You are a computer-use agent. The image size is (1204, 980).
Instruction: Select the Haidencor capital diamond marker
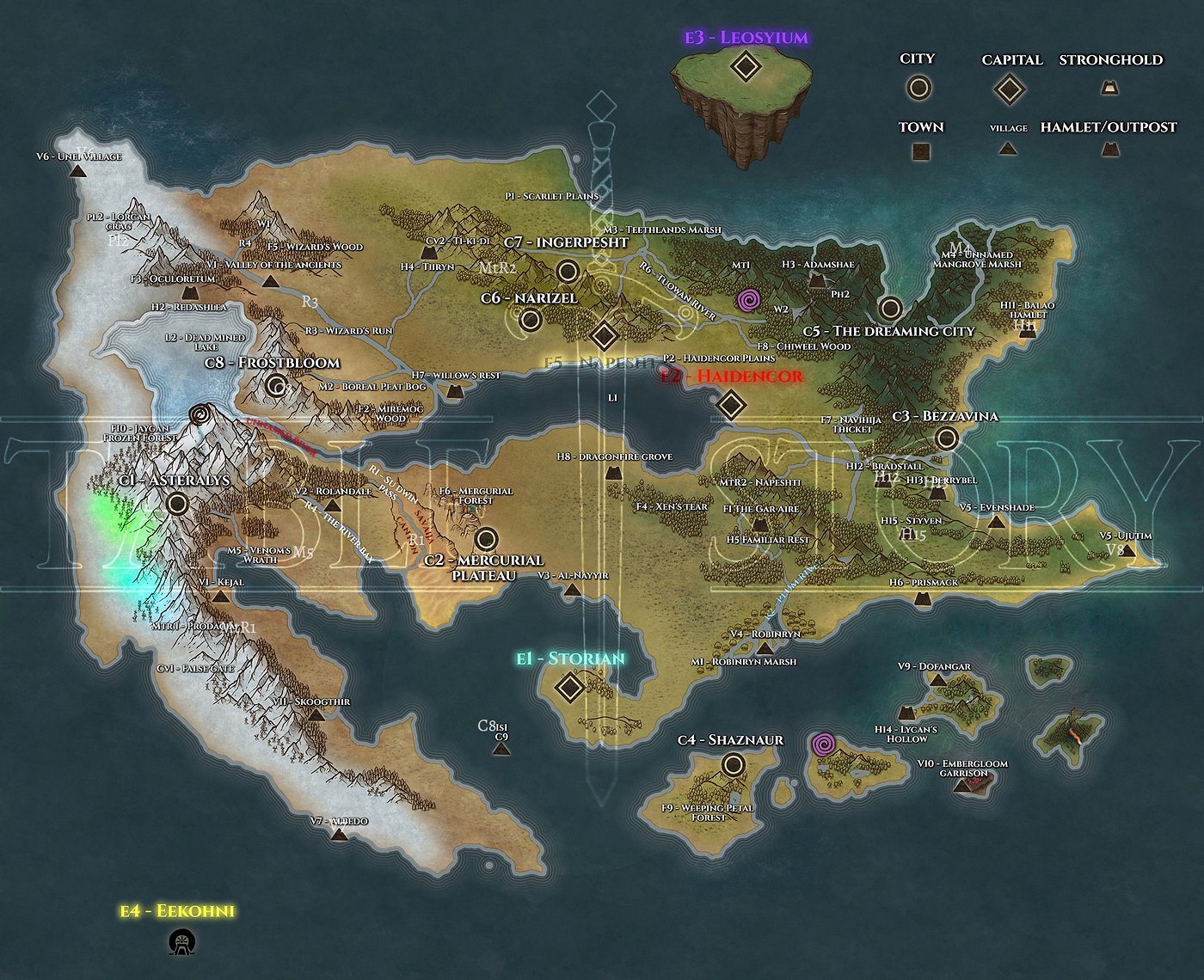730,404
